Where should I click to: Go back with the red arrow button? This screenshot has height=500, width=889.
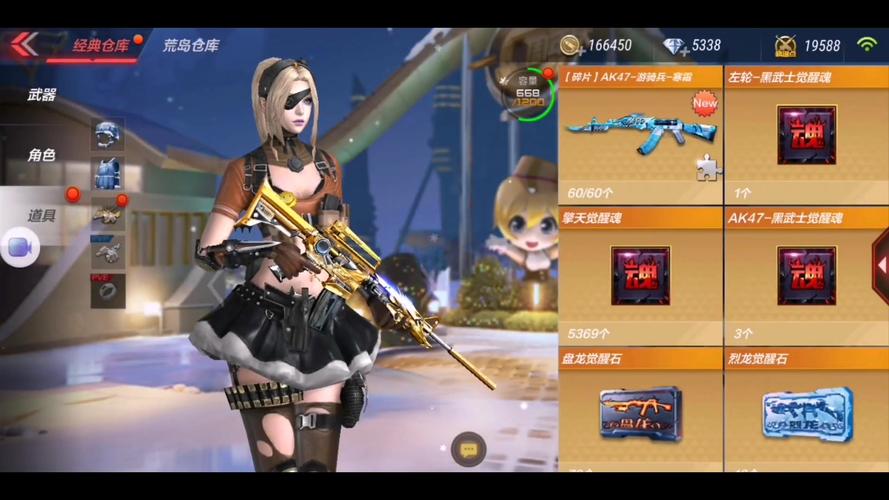pos(24,44)
